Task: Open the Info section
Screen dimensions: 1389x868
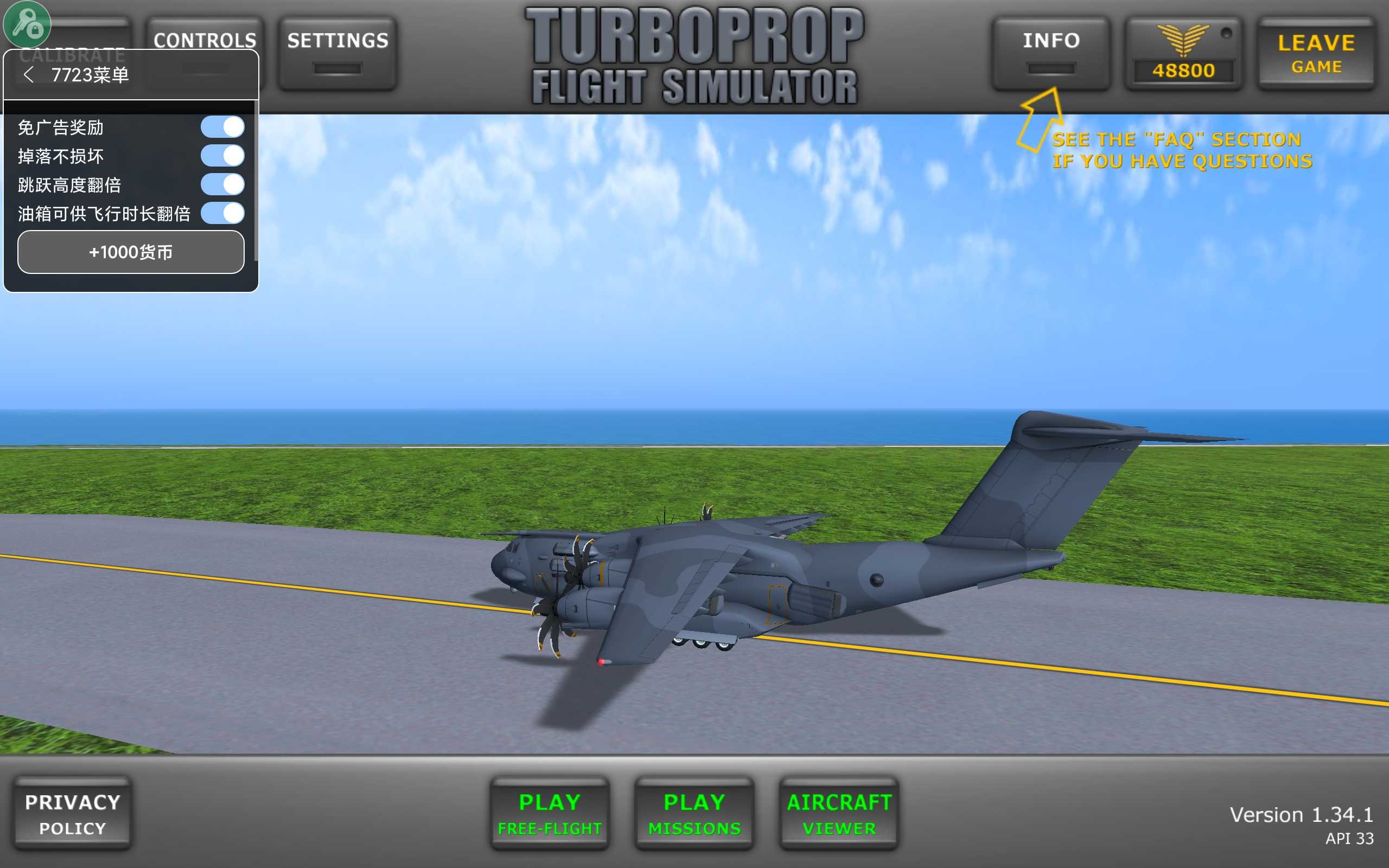Action: pos(1051,53)
